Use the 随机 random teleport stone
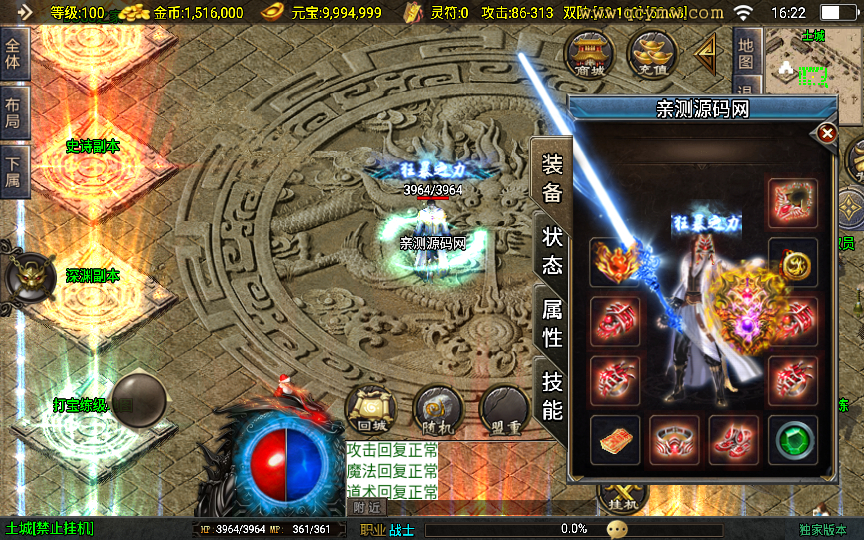 point(436,410)
